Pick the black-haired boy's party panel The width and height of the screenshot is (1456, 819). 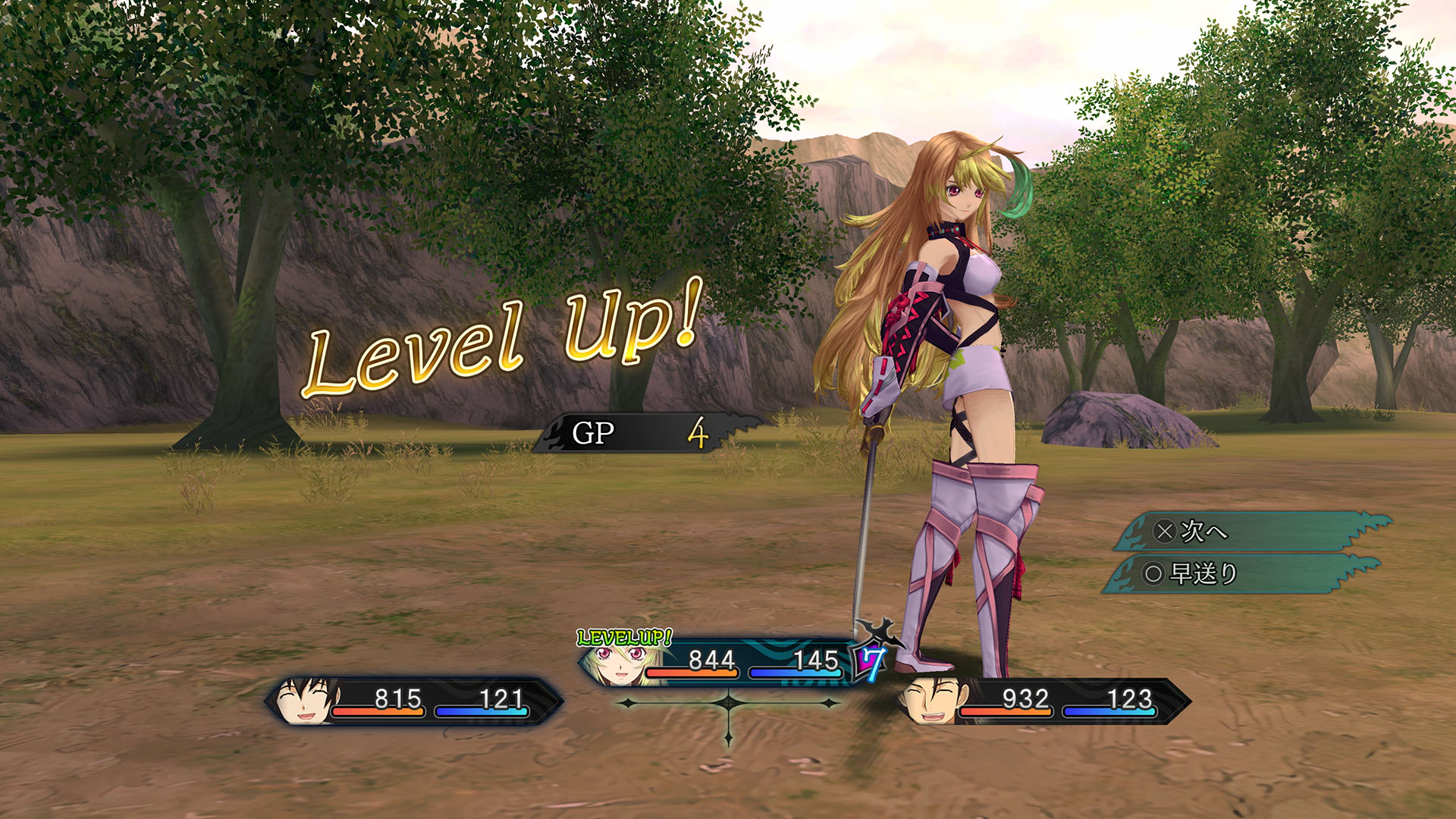tap(414, 701)
